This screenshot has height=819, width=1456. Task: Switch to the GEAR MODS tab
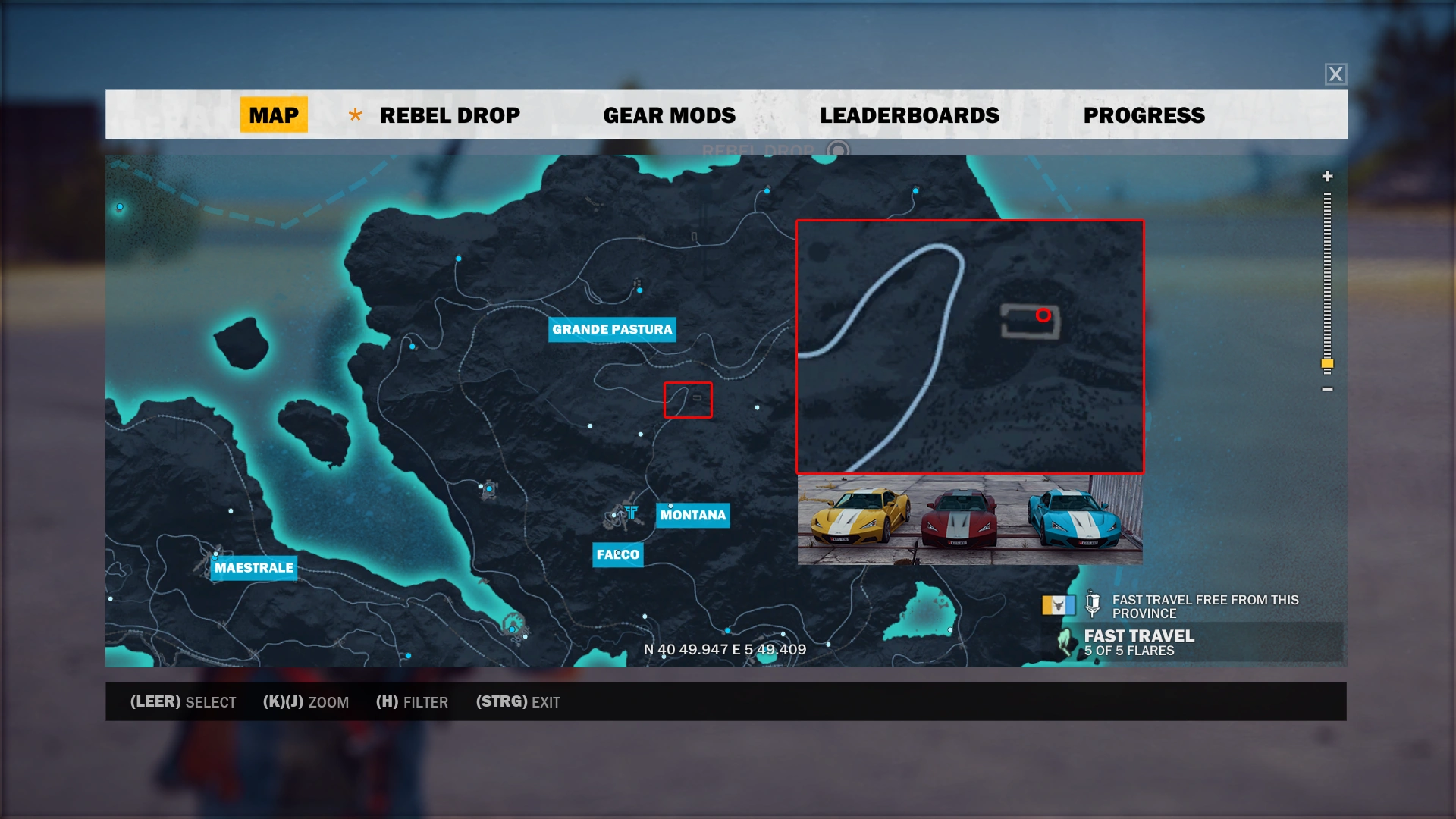668,115
